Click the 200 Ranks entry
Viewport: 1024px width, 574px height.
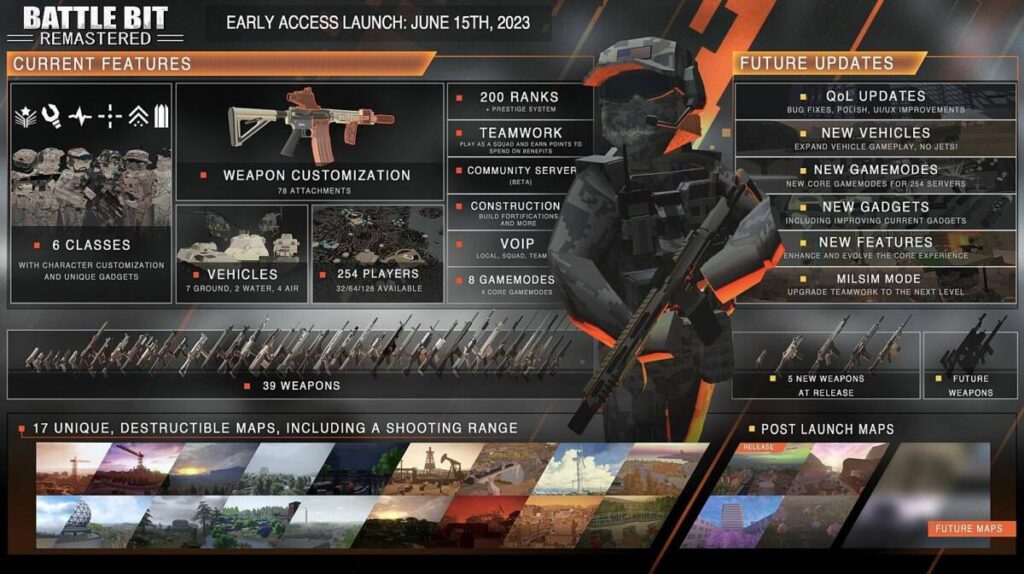coord(518,101)
